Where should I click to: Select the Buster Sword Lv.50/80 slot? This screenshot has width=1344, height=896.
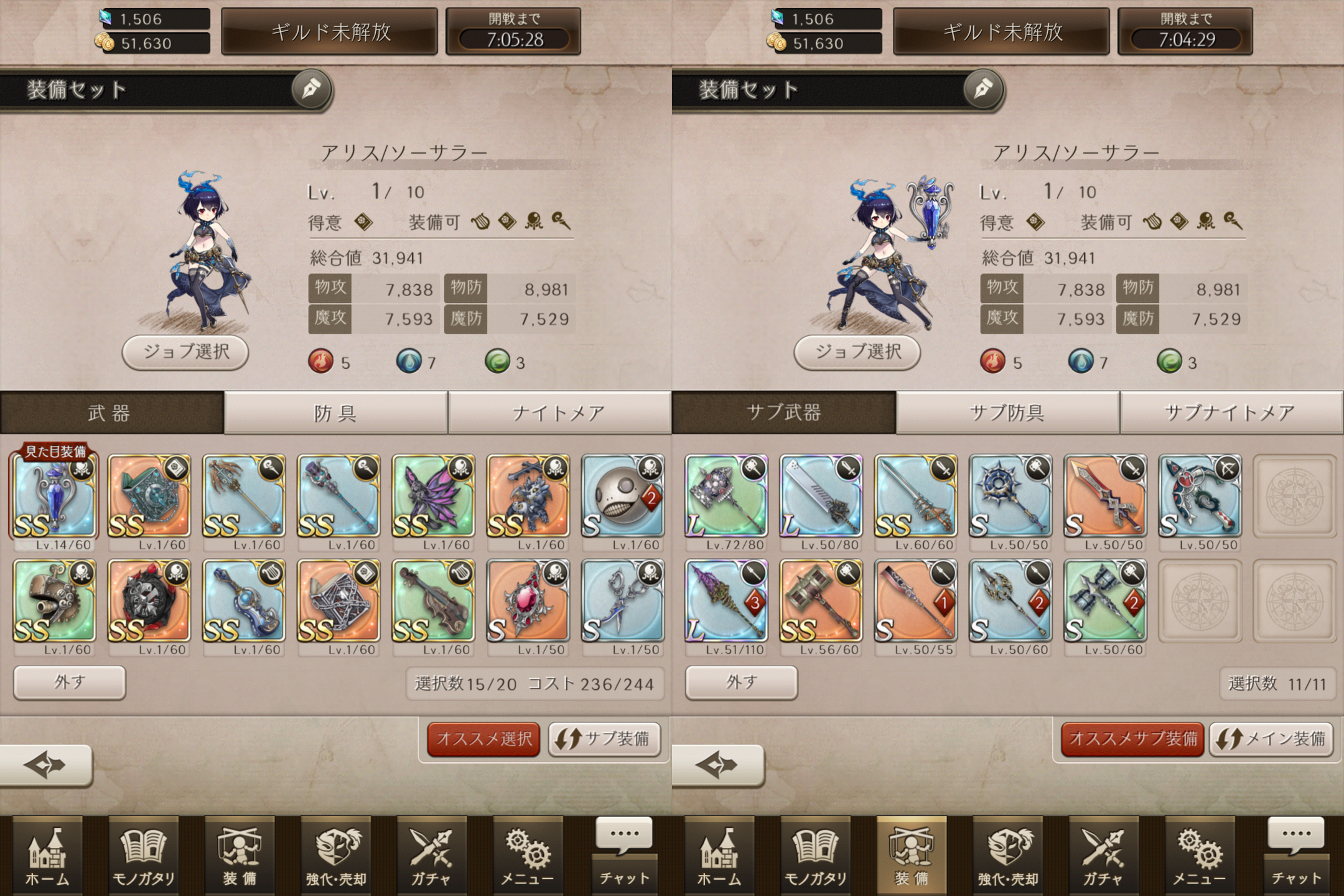[x=821, y=497]
